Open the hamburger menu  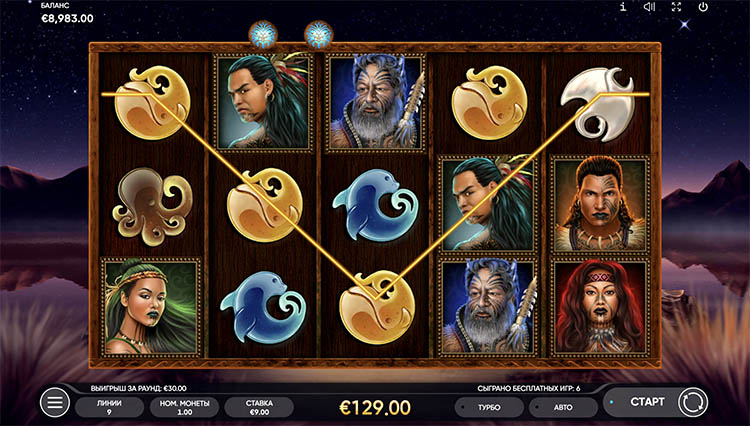tap(55, 403)
